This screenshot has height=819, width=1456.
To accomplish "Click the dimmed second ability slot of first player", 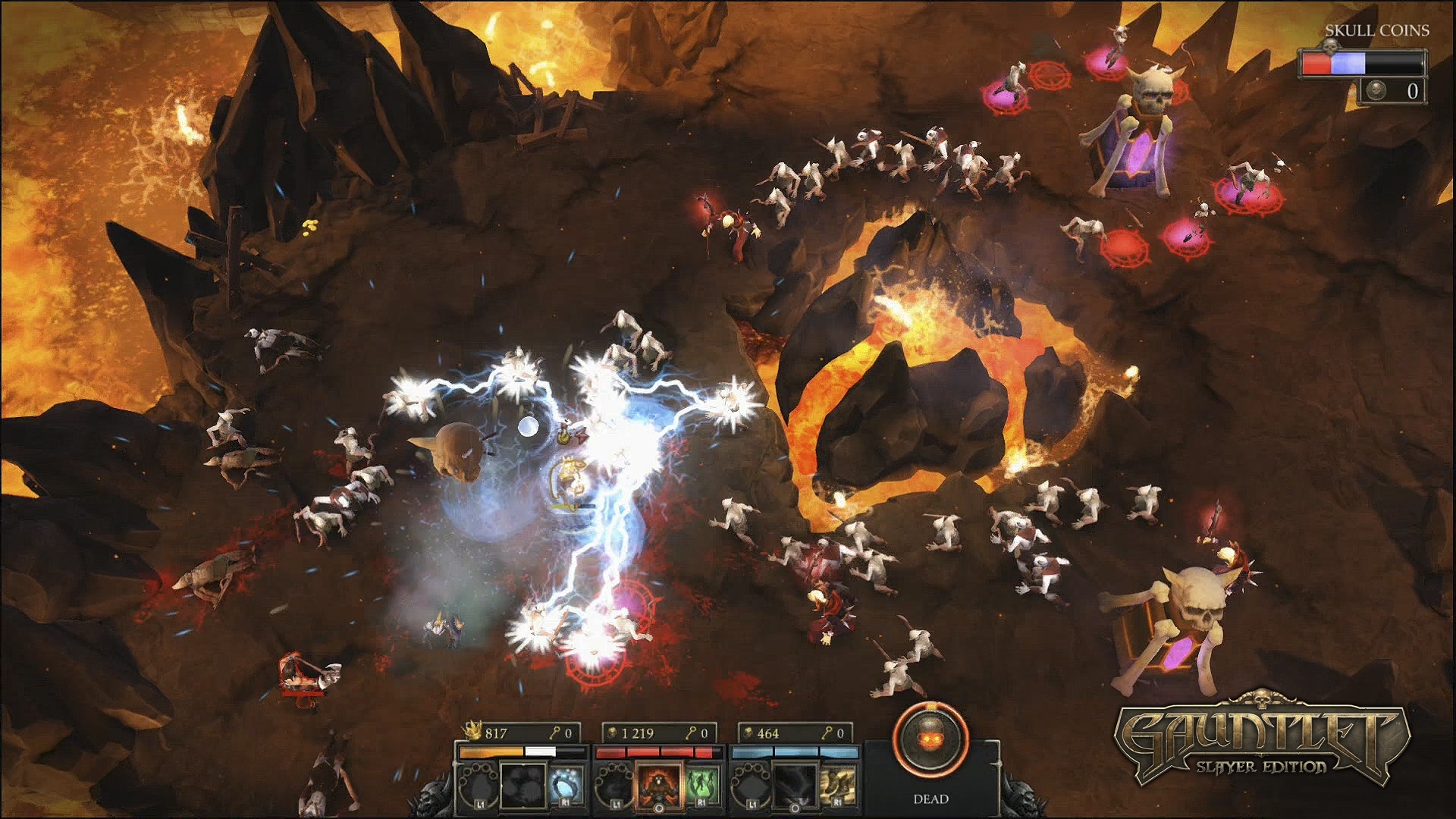I will point(524,784).
